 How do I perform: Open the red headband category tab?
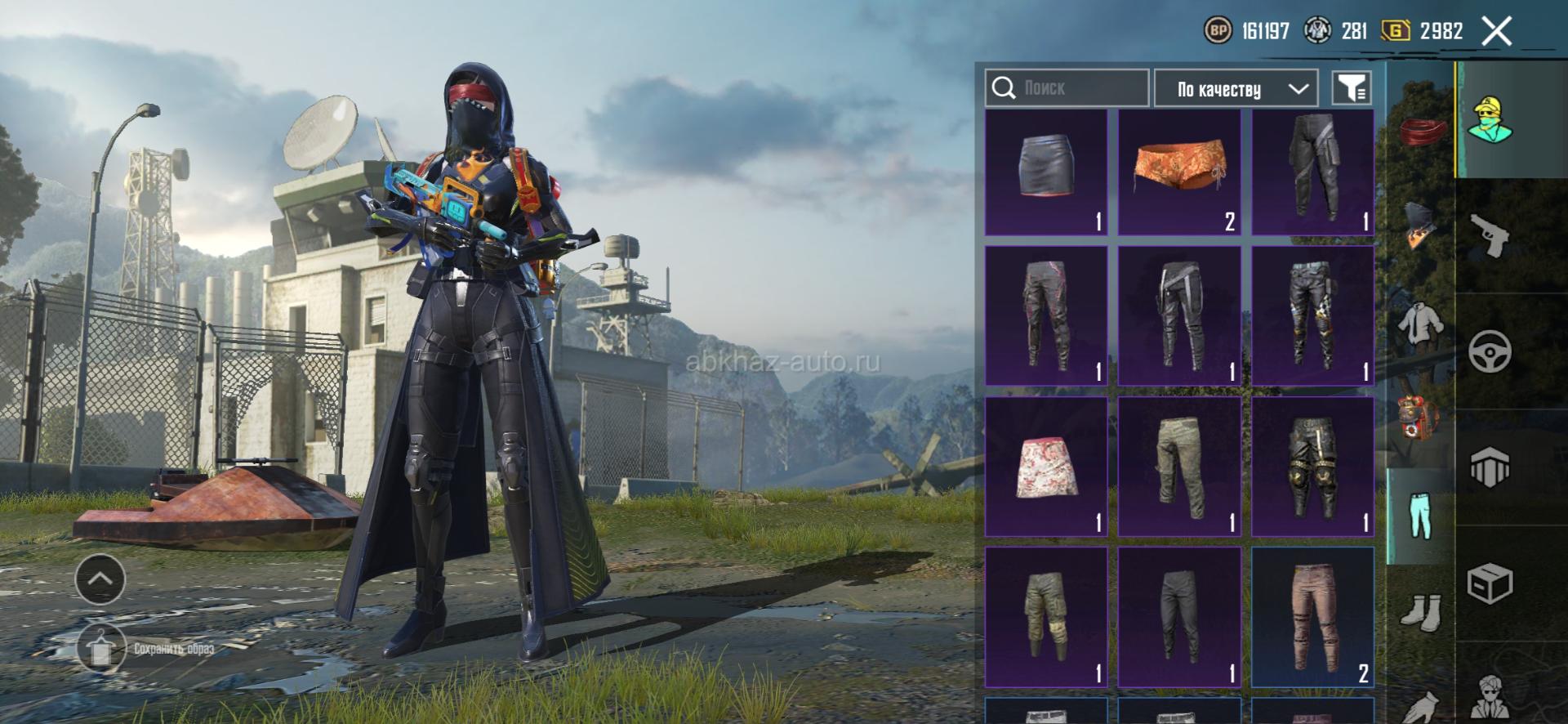(1422, 131)
